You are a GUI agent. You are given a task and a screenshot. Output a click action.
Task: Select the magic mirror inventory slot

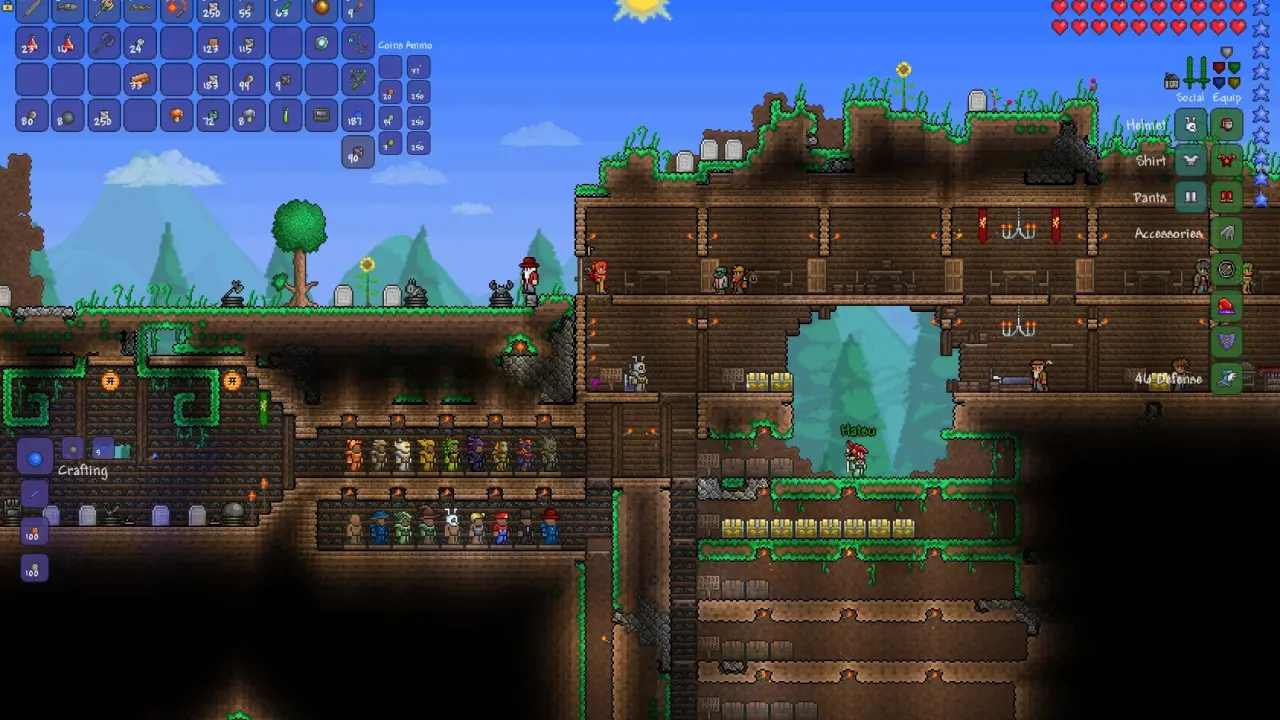tap(321, 44)
